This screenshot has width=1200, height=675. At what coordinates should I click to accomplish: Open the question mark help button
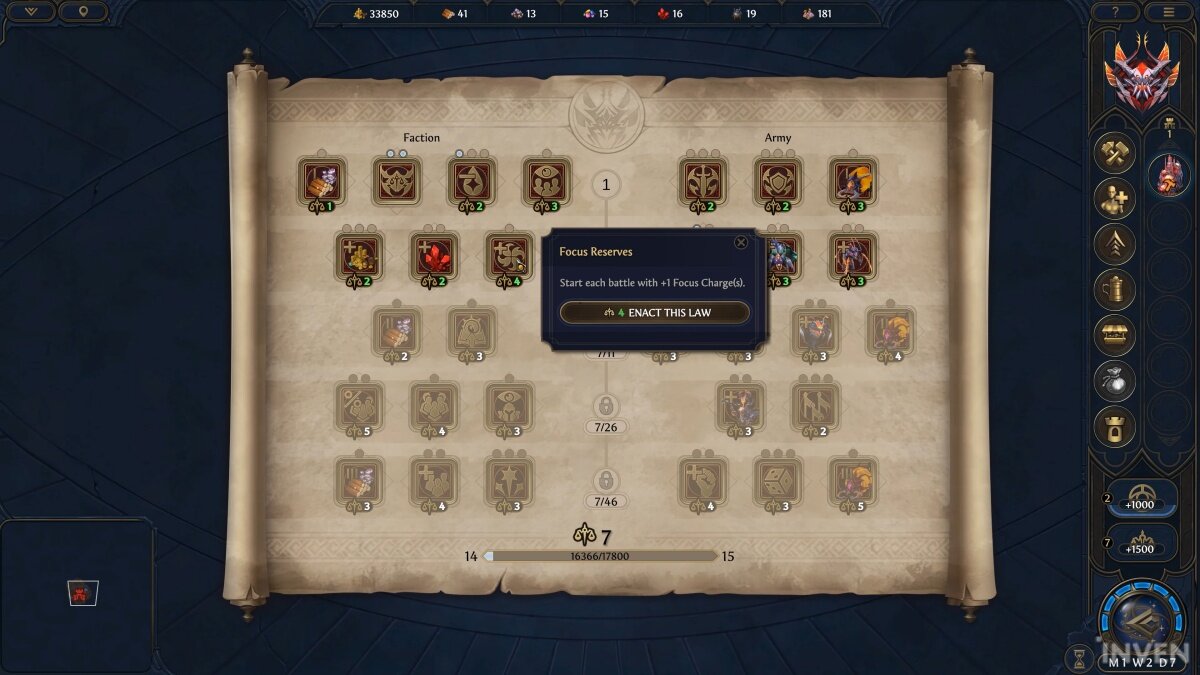point(1115,12)
